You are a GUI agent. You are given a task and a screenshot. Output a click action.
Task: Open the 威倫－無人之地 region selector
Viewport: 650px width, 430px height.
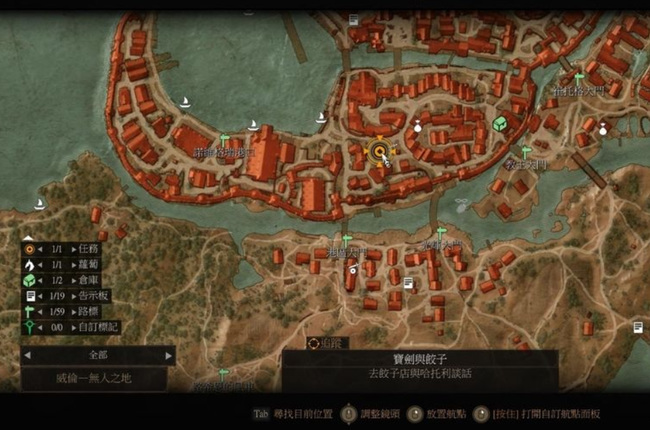pyautogui.click(x=98, y=378)
